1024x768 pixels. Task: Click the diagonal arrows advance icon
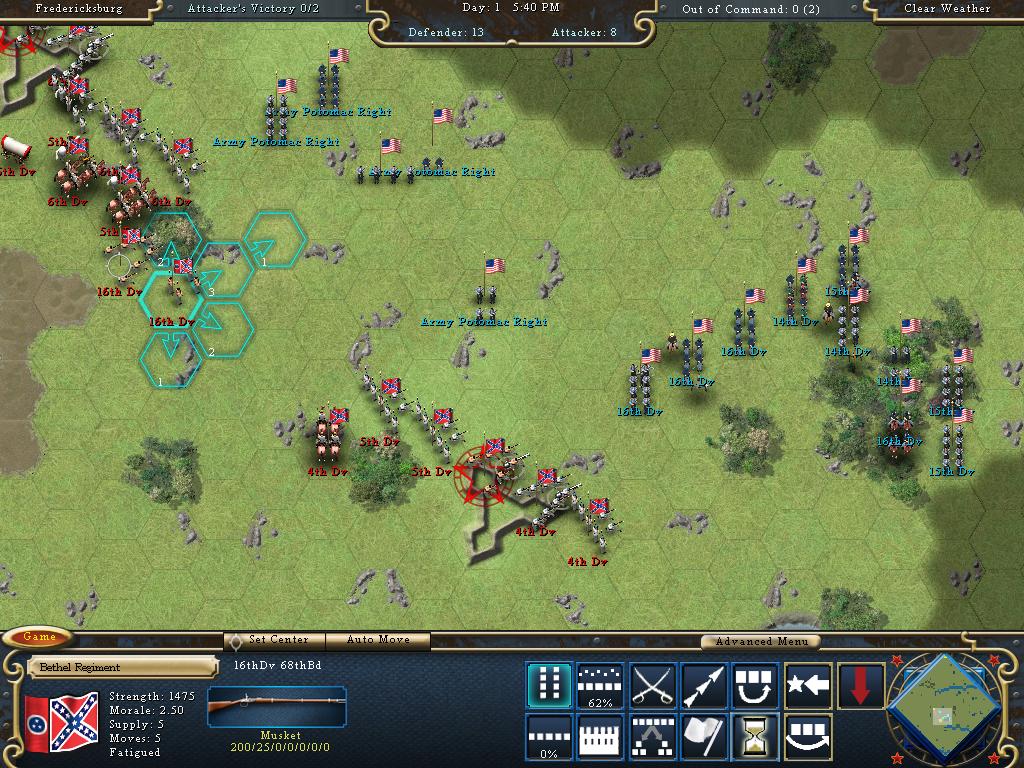coord(705,685)
